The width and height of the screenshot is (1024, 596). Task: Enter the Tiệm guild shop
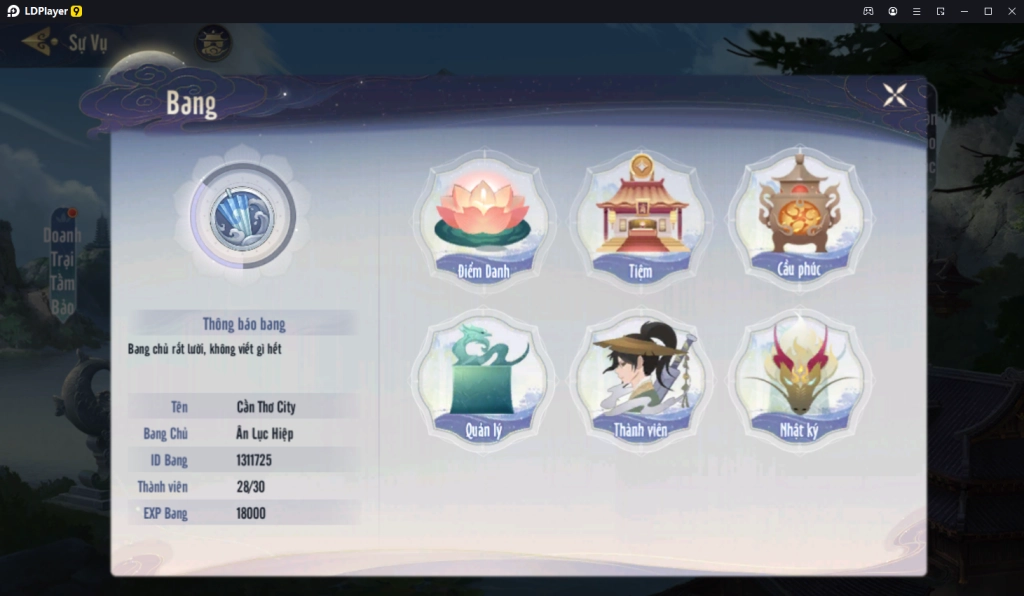[x=641, y=218]
